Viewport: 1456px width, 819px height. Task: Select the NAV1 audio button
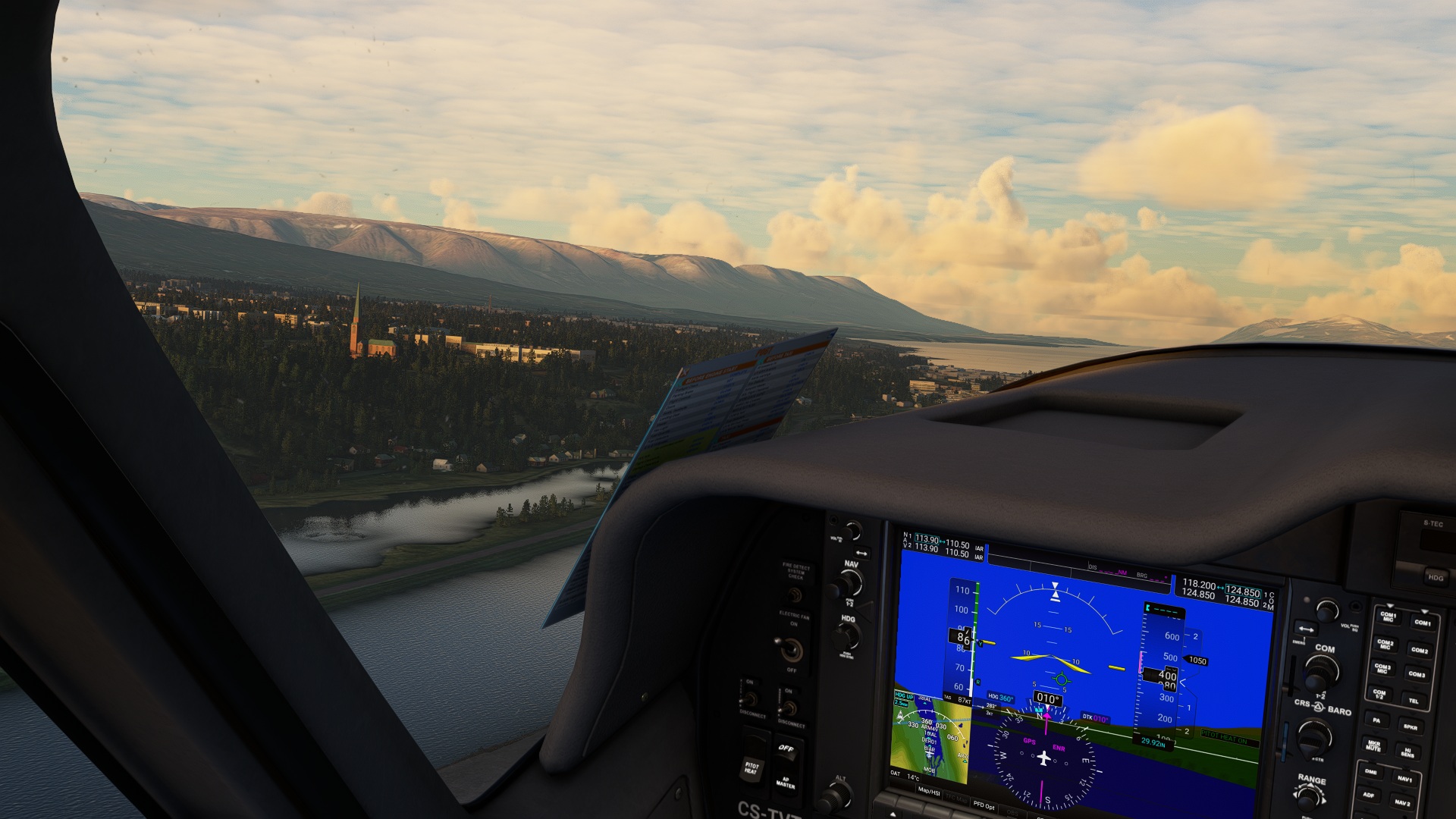[x=1404, y=779]
